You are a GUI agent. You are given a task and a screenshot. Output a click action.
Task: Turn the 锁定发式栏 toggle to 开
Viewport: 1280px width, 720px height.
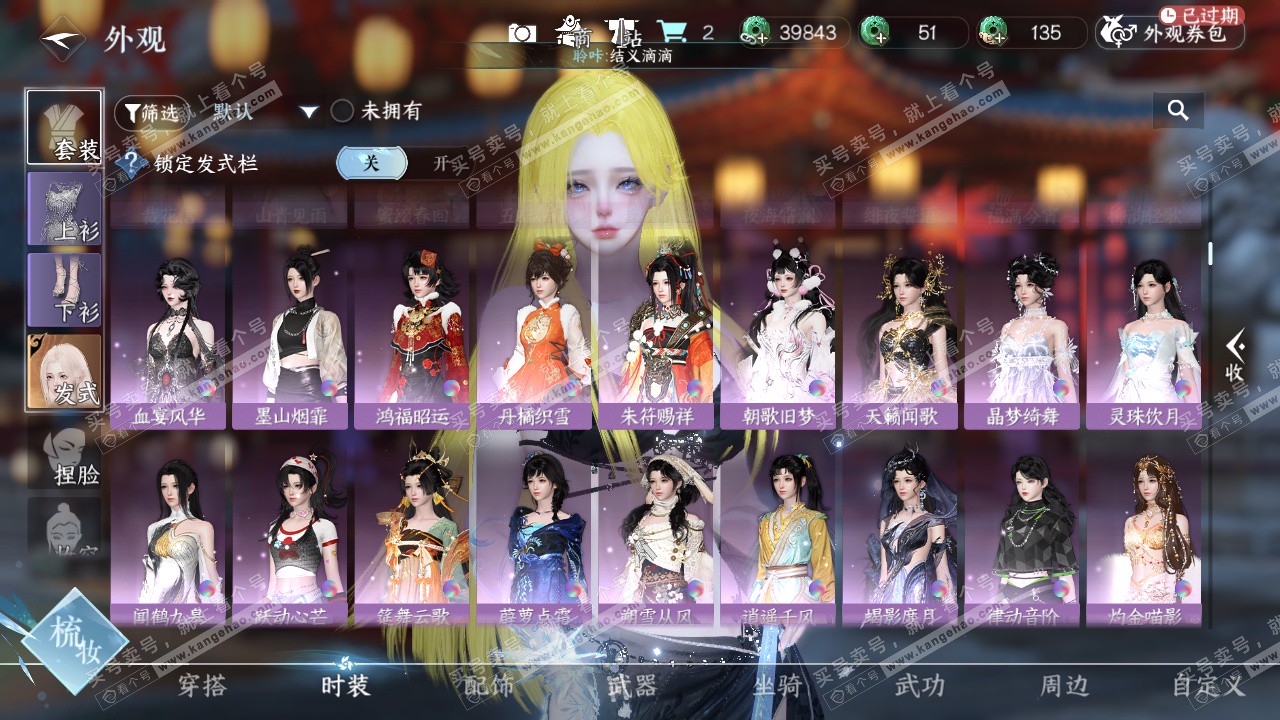click(441, 164)
